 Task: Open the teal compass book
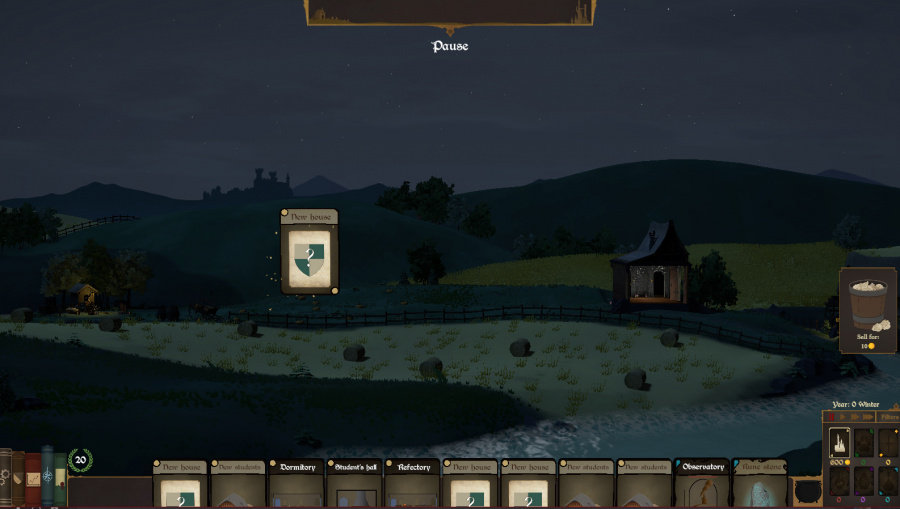(x=47, y=478)
